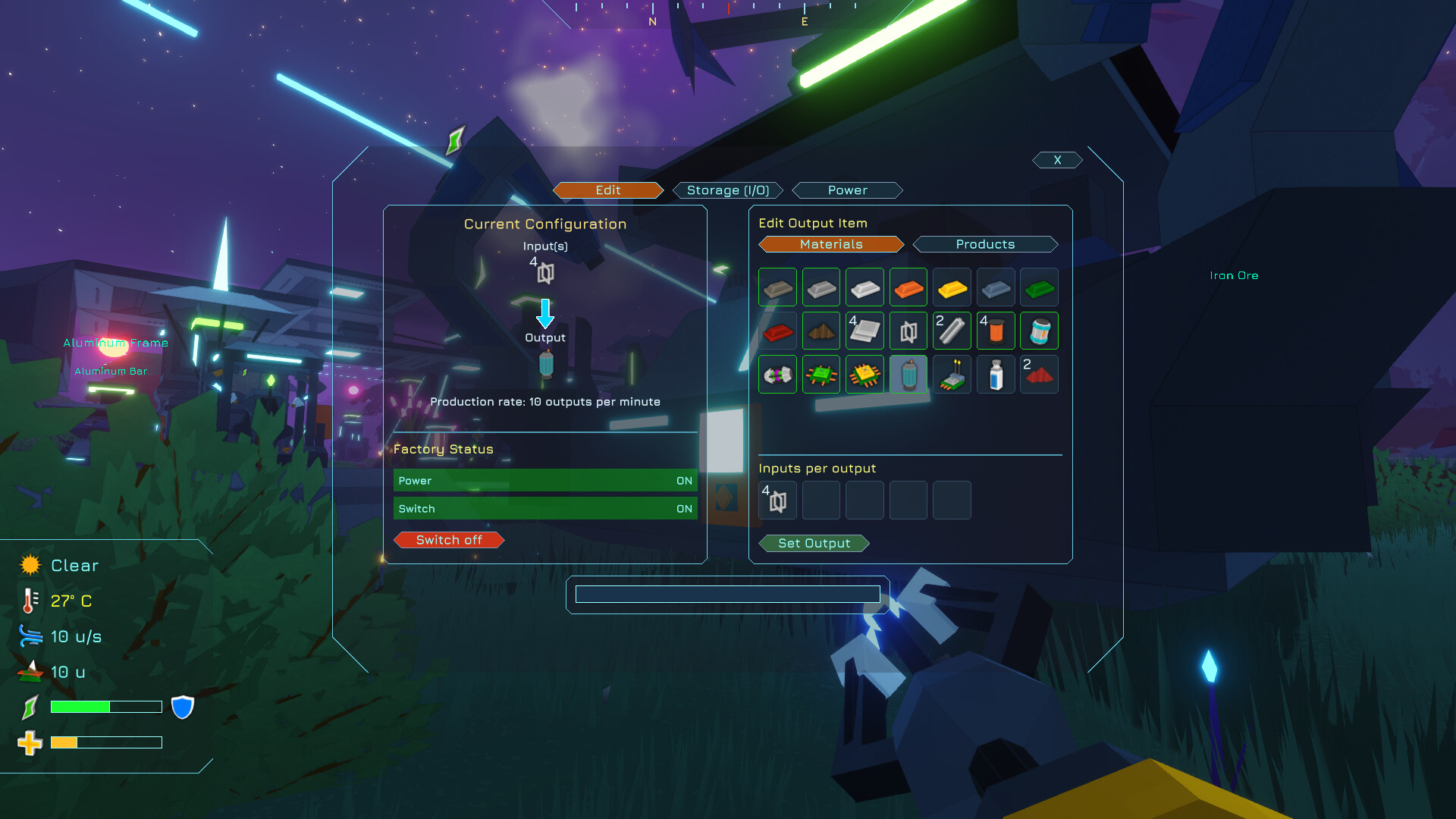Select the red shards icon showing 2
Image resolution: width=1456 pixels, height=819 pixels.
click(1039, 374)
